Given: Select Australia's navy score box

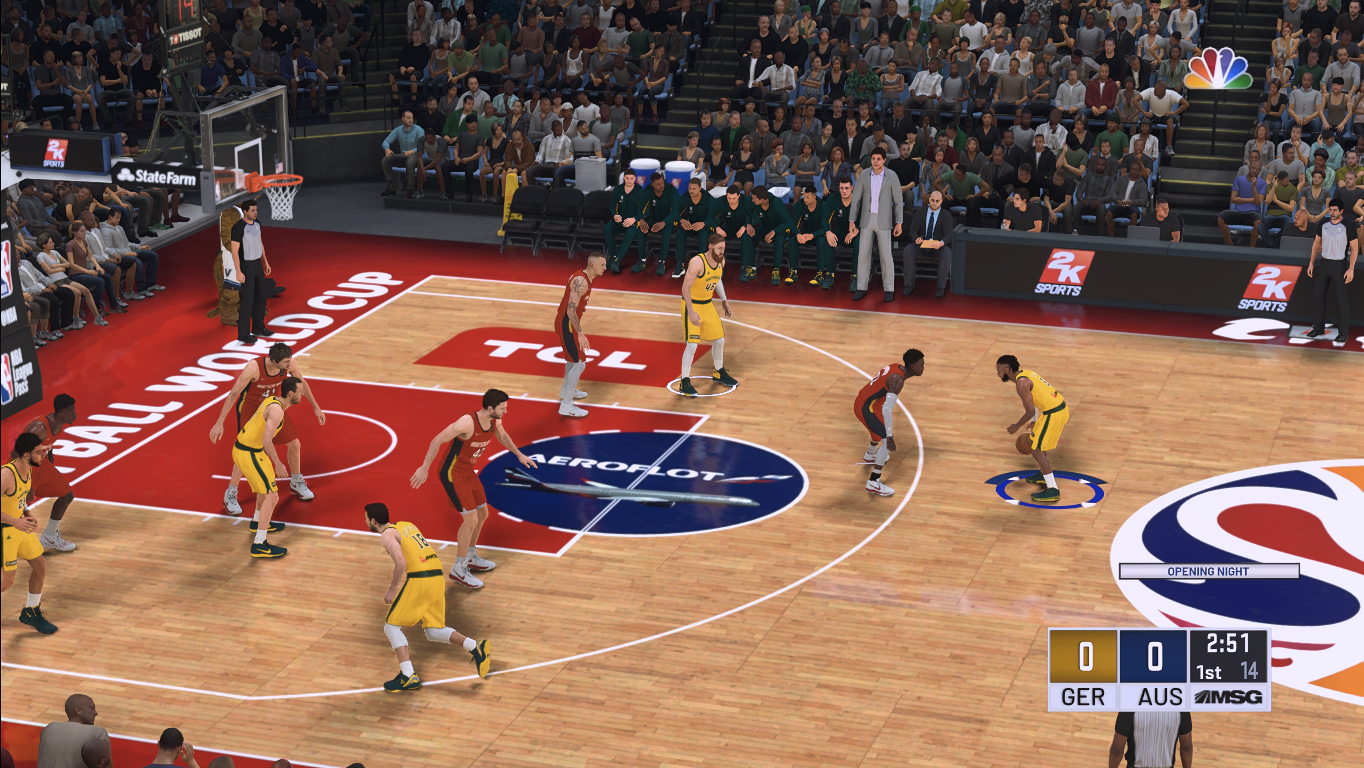Looking at the screenshot, I should pyautogui.click(x=1153, y=657).
